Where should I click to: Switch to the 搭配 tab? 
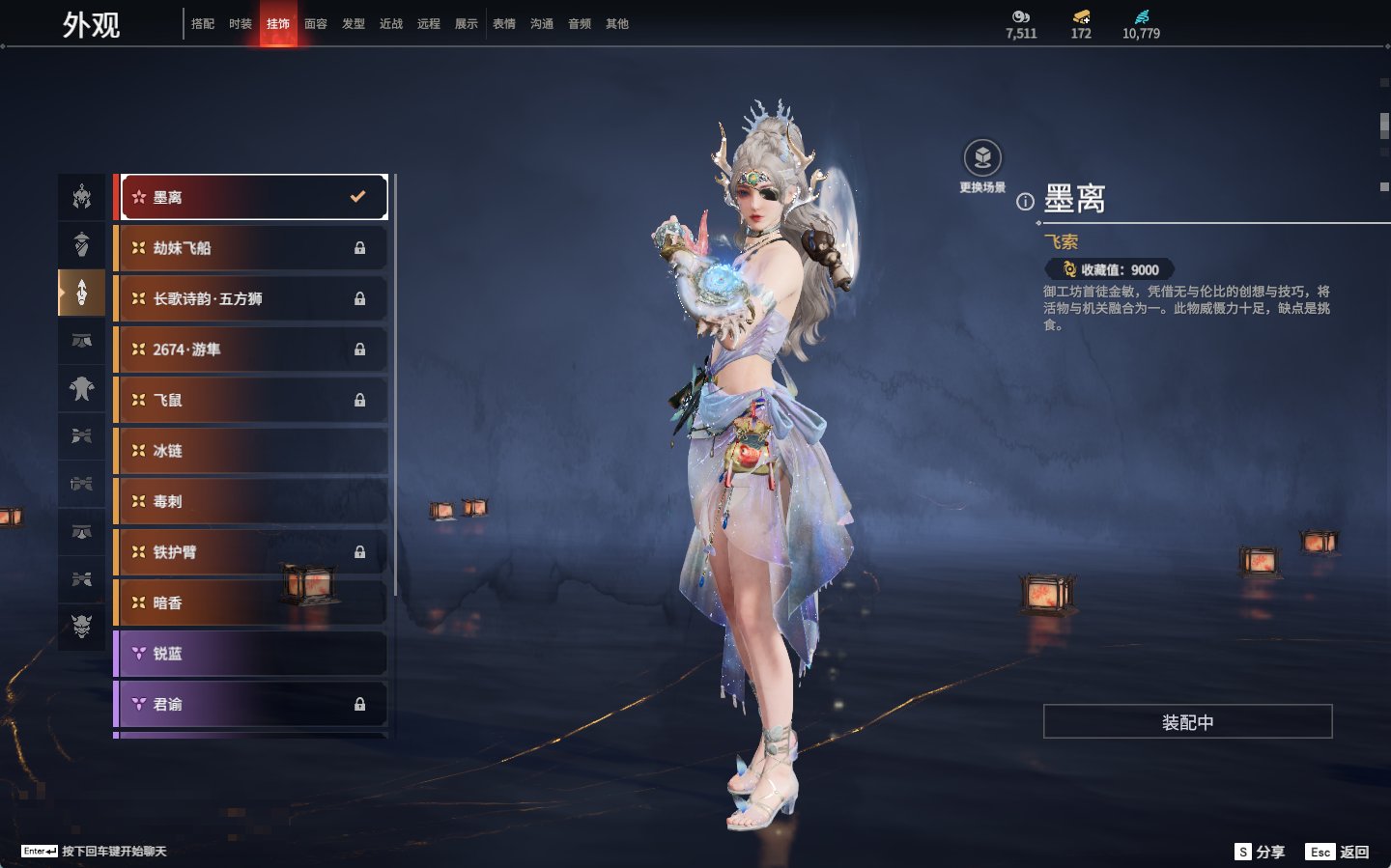point(203,24)
